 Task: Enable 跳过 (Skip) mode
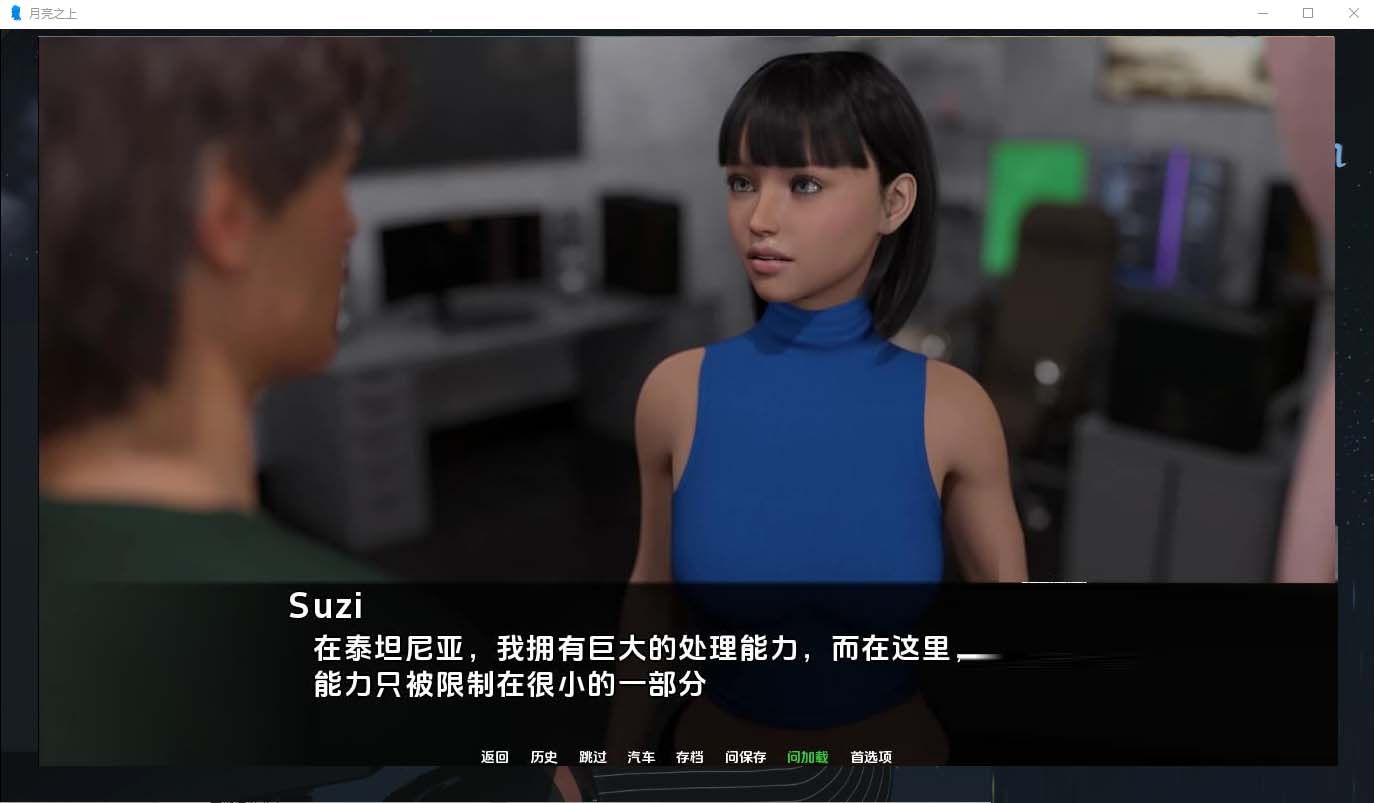coord(592,757)
